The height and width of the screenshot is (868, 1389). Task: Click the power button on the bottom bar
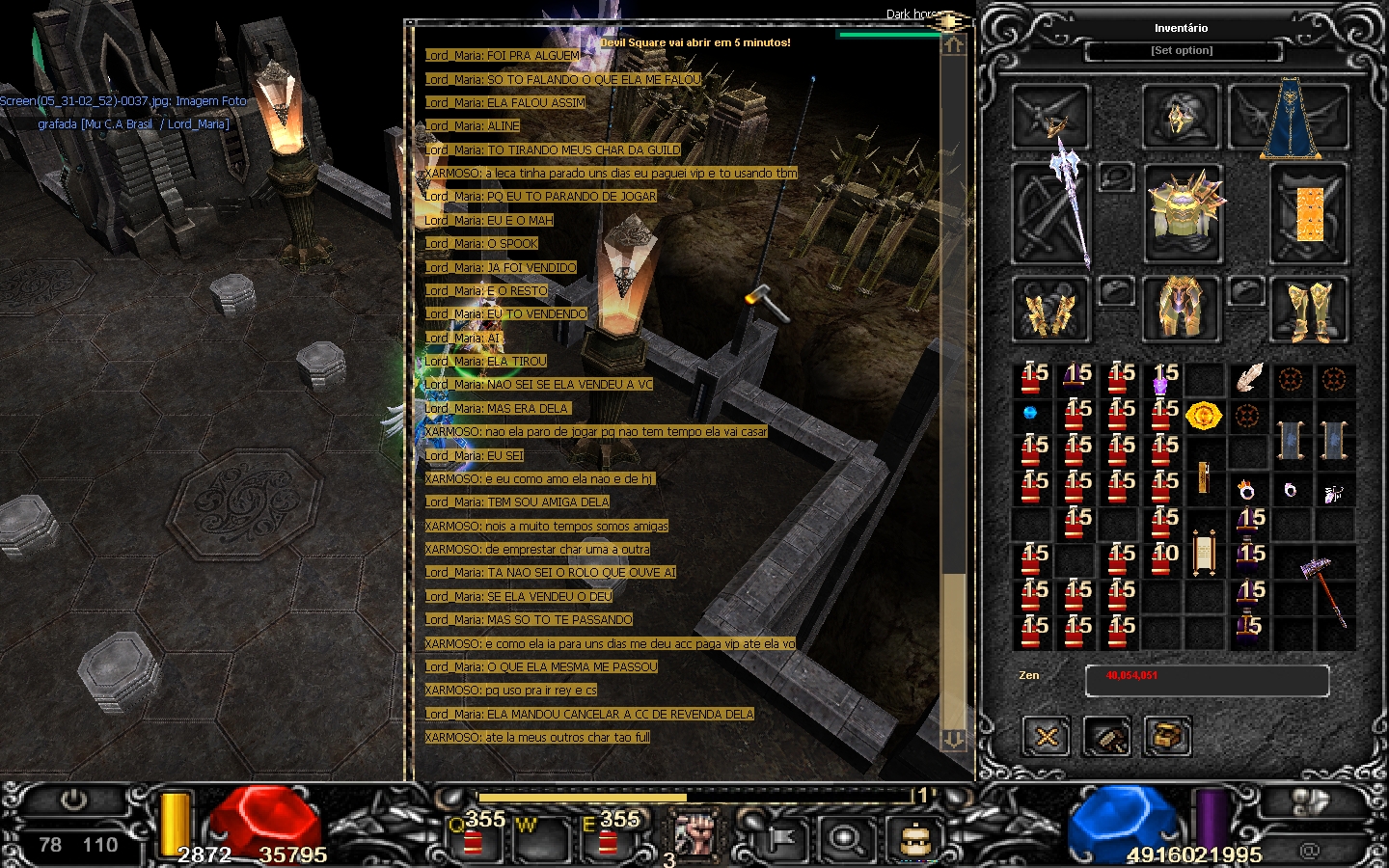(73, 802)
